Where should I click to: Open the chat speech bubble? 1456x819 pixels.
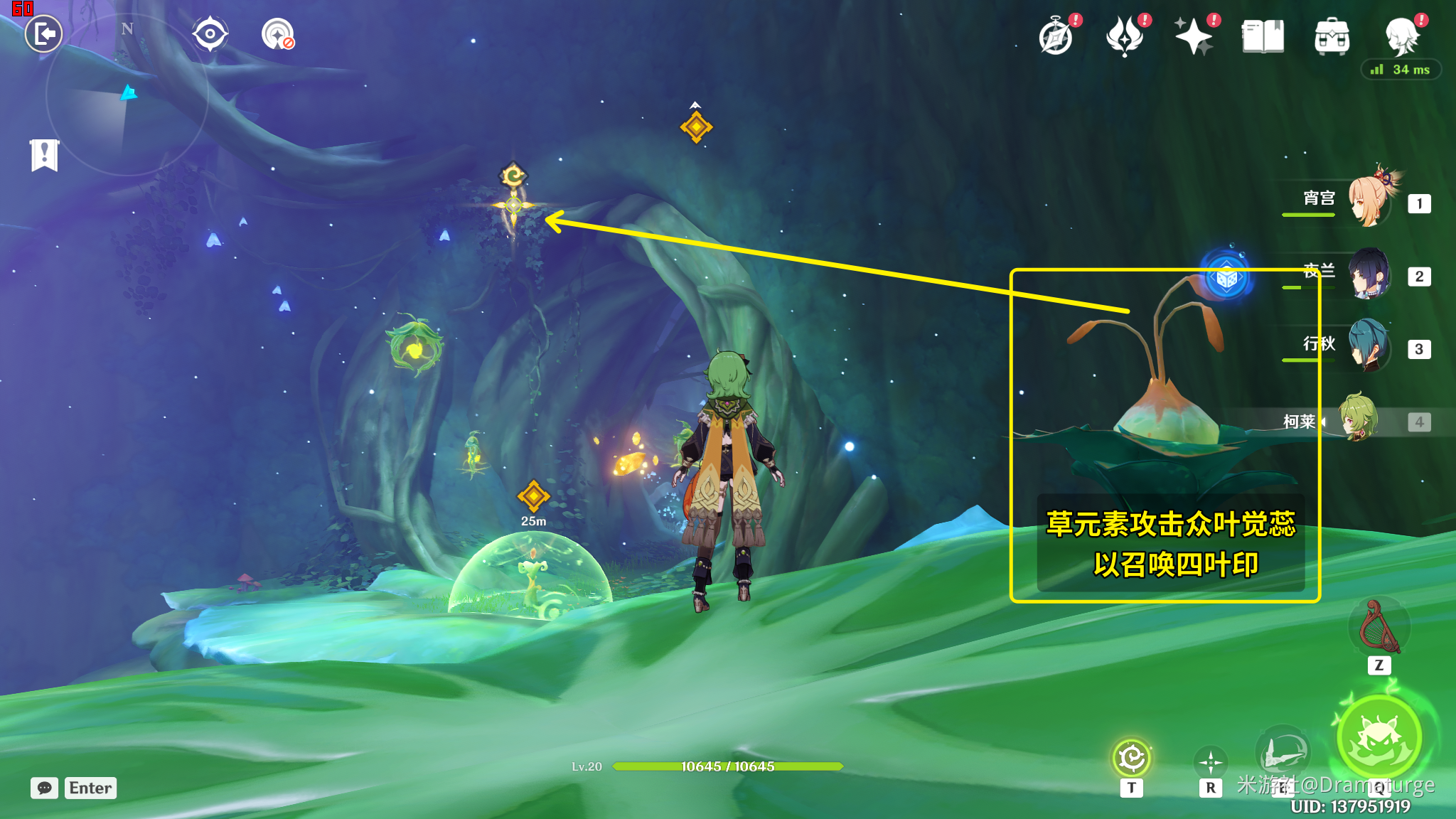[x=44, y=788]
